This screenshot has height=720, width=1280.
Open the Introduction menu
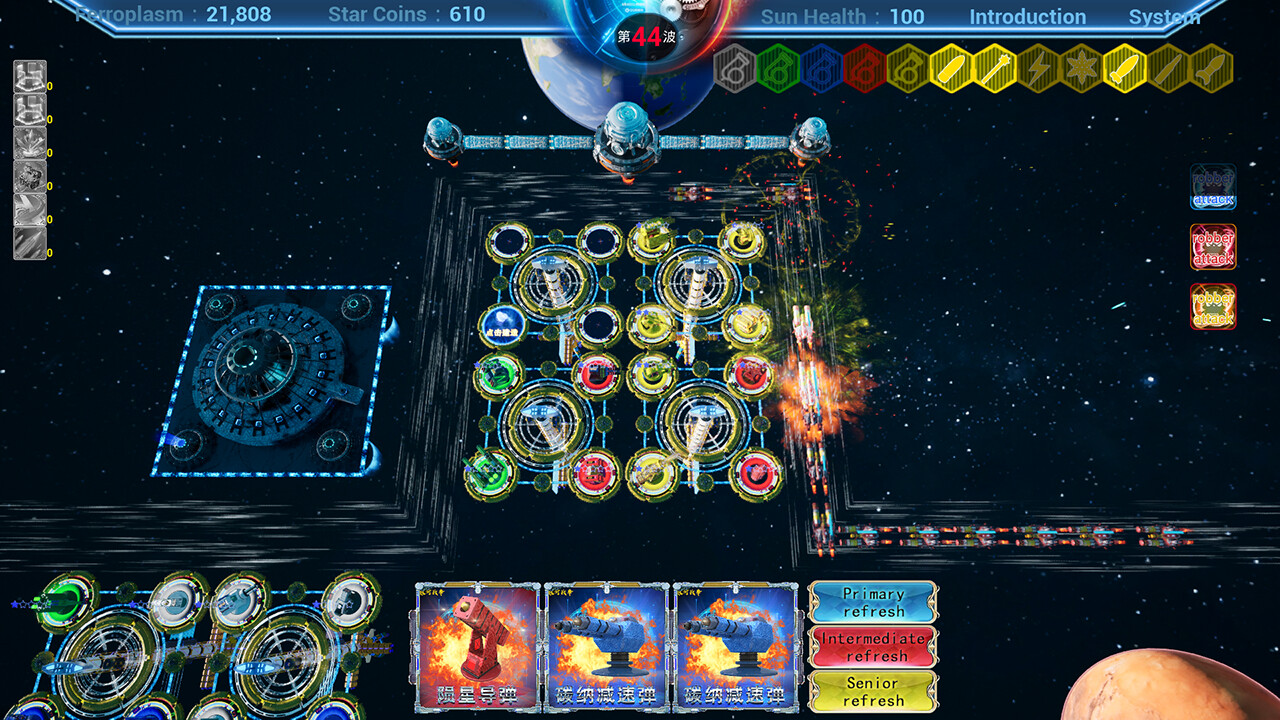(1027, 16)
